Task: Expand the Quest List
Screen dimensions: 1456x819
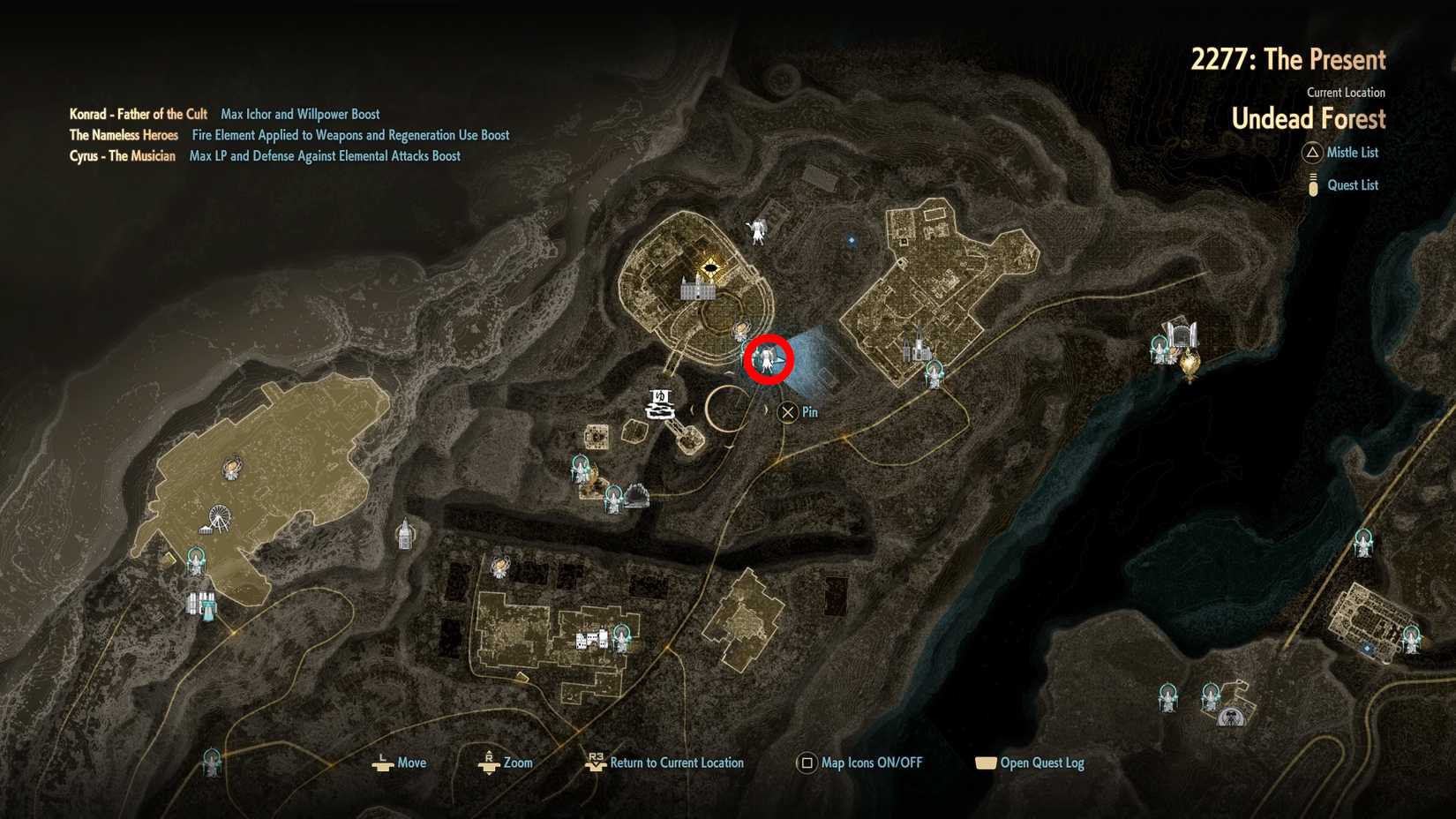Action: tap(1352, 184)
